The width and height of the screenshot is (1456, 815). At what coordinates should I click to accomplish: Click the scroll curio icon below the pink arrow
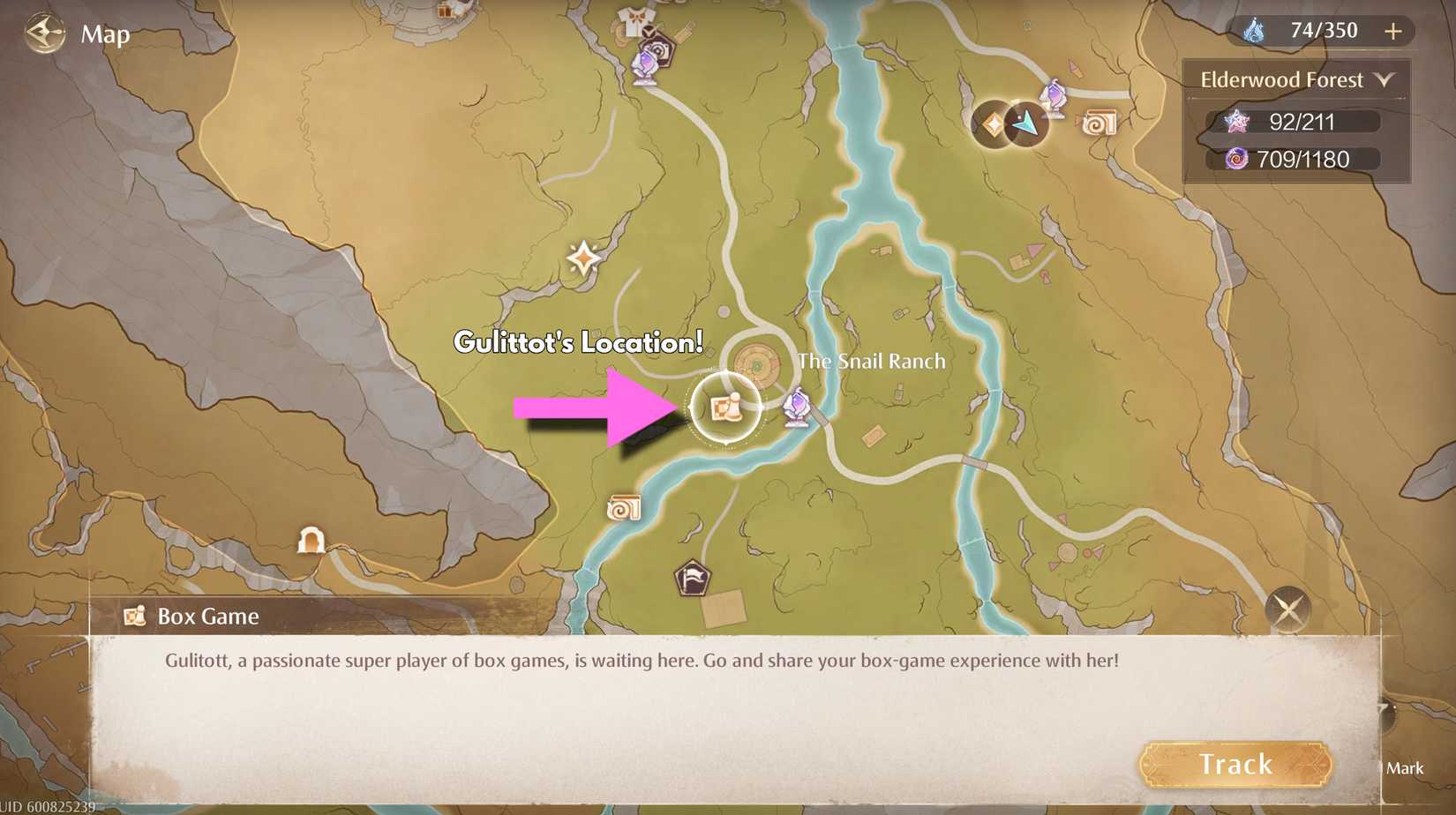(x=623, y=509)
